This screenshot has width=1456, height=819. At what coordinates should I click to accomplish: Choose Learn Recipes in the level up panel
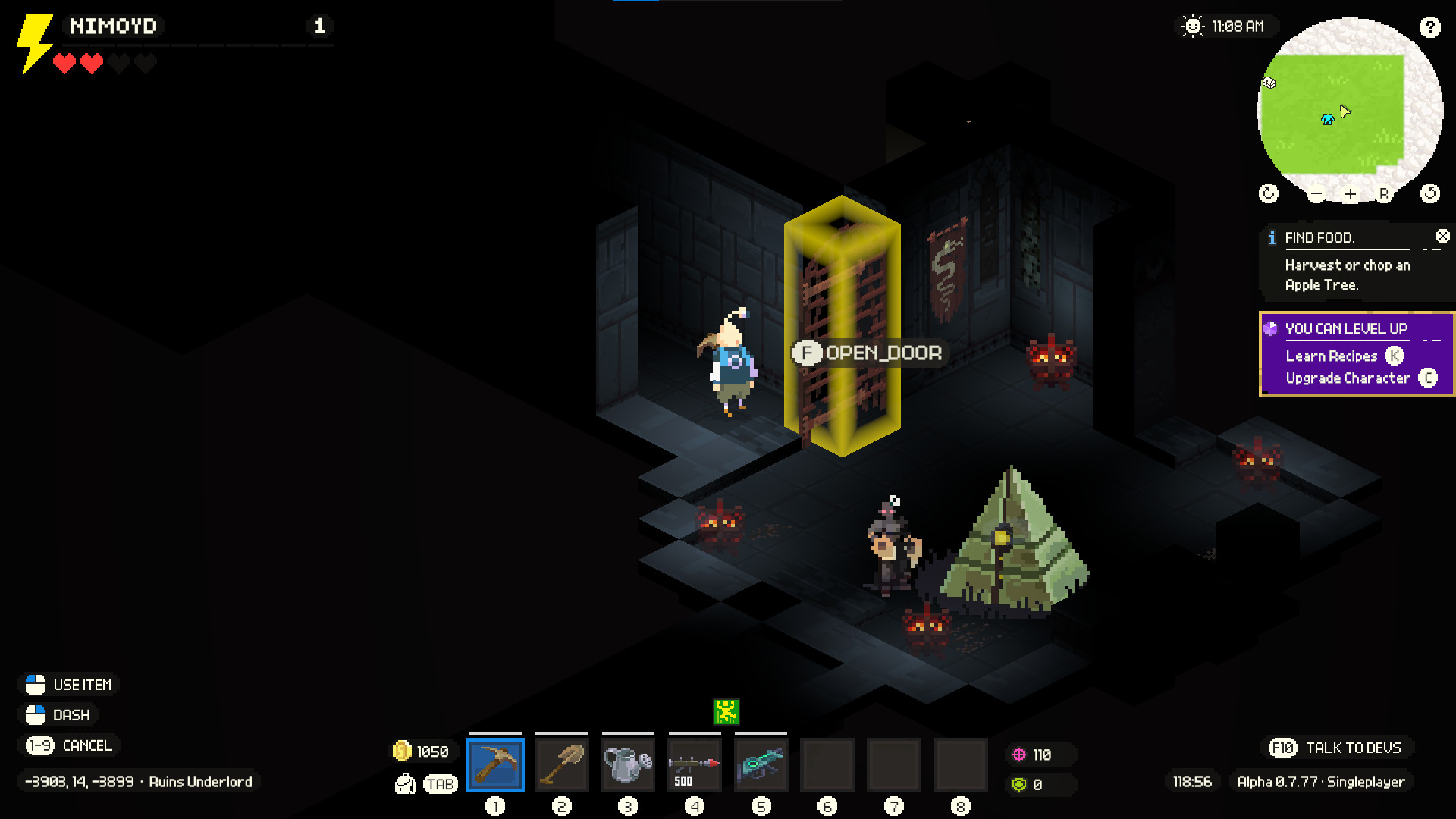pyautogui.click(x=1332, y=356)
